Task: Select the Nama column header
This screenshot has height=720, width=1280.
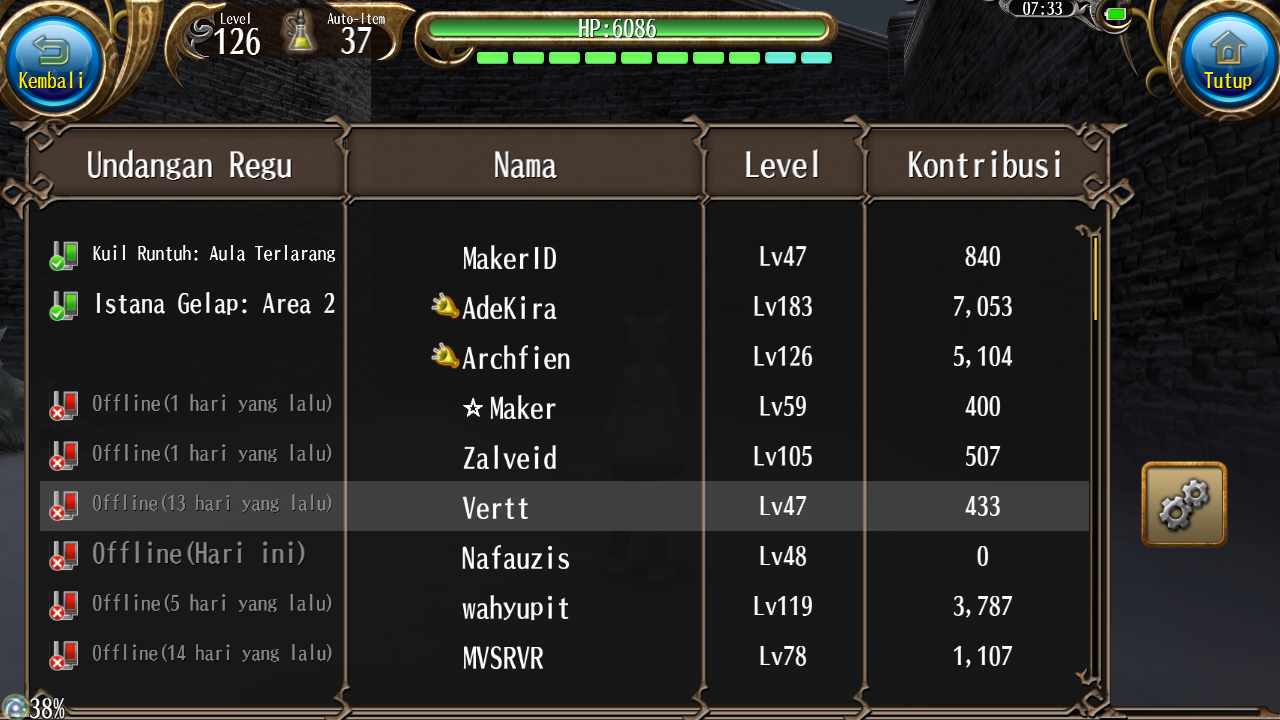Action: click(525, 165)
